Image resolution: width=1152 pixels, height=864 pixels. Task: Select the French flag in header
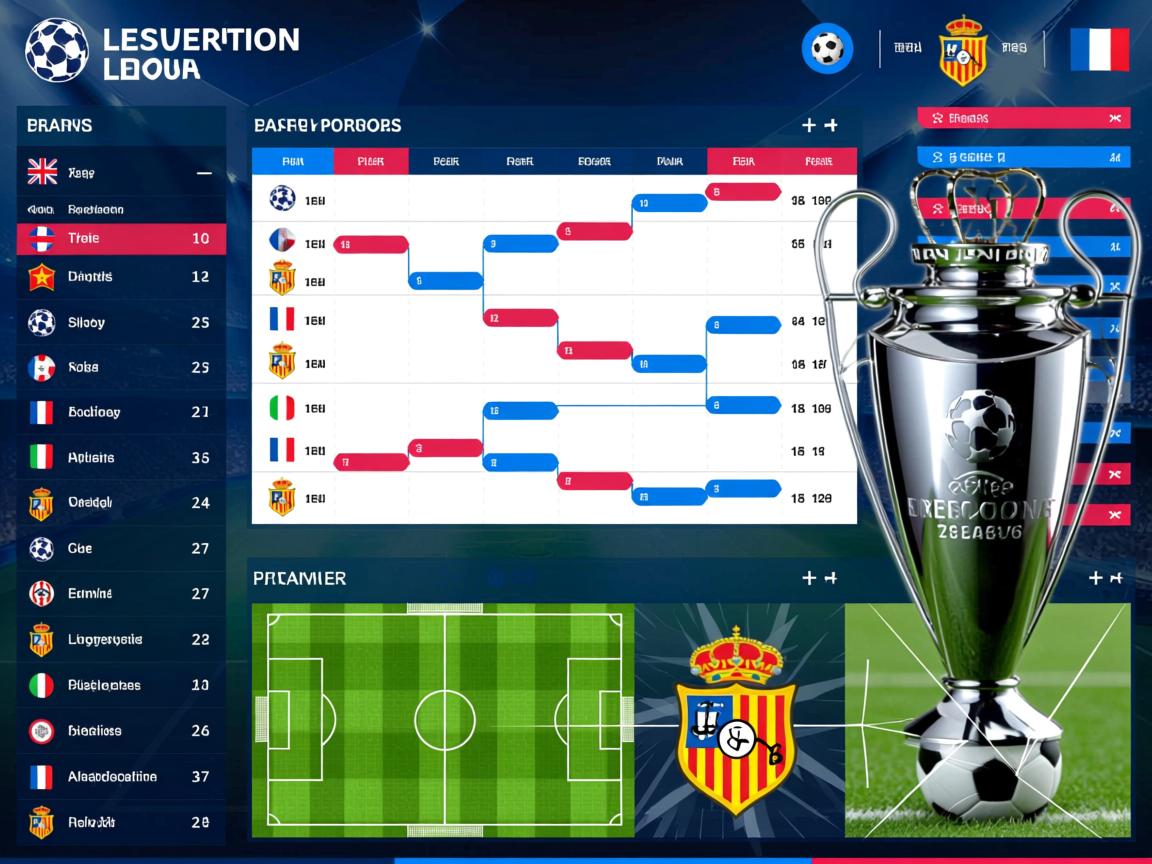pyautogui.click(x=1099, y=49)
